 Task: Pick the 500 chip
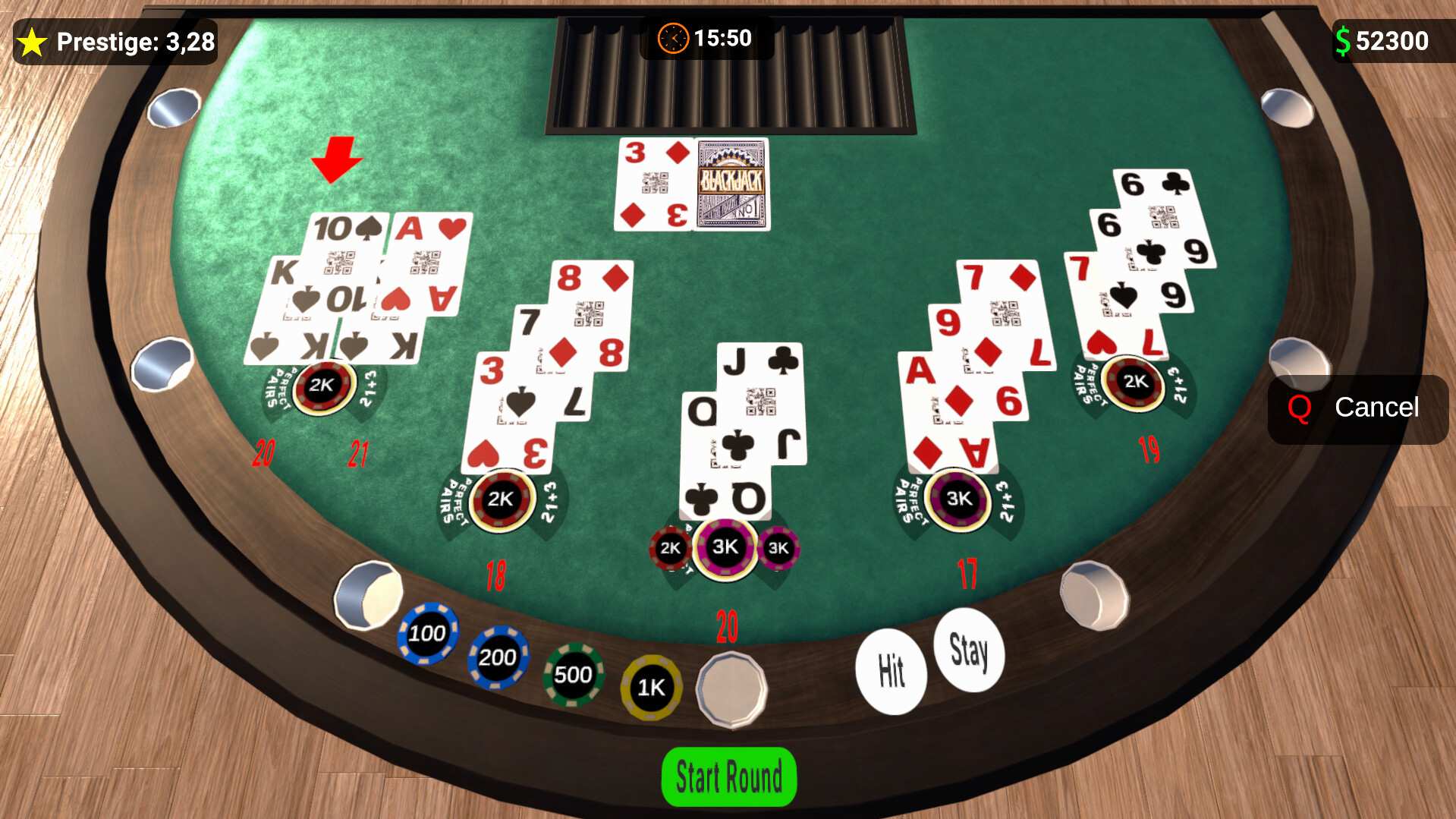tap(574, 674)
